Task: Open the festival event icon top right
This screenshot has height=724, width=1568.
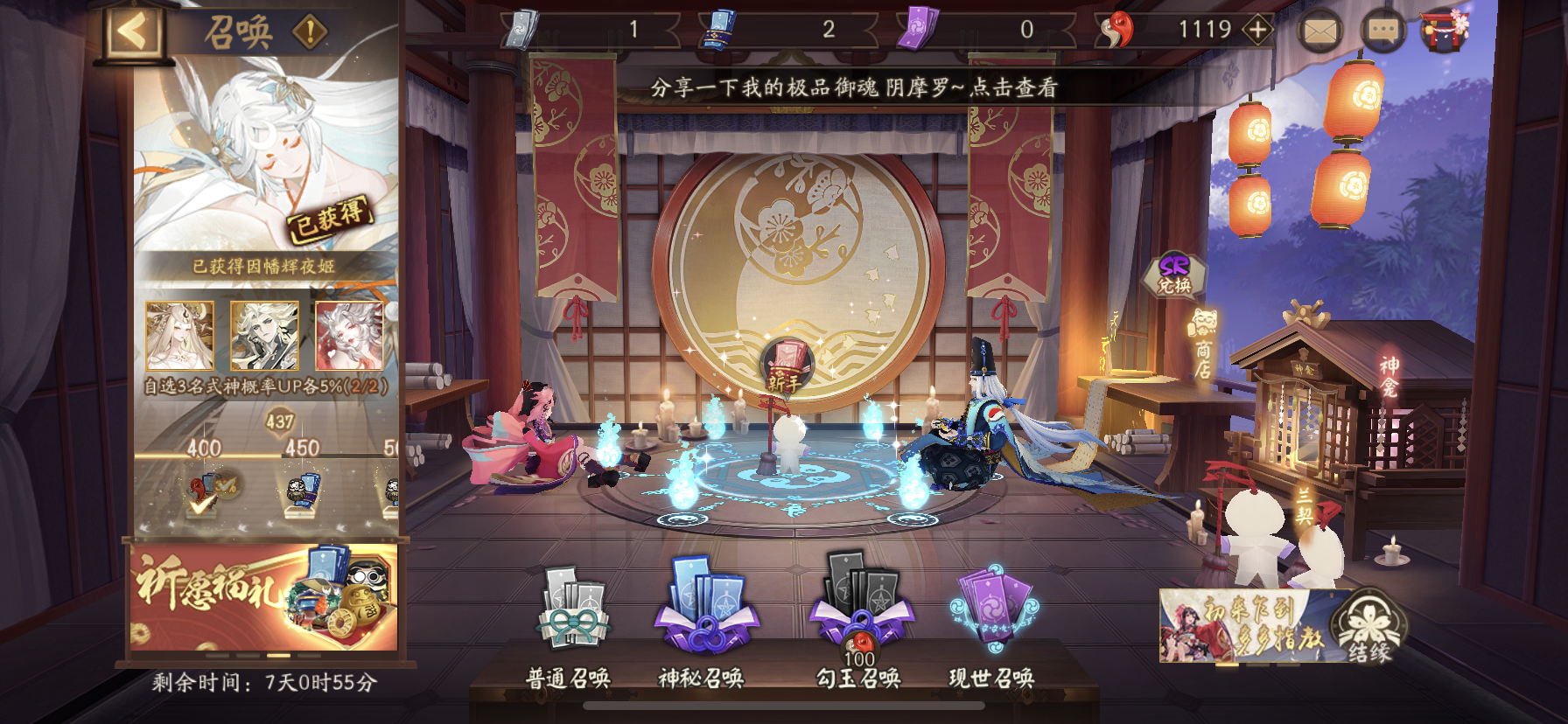Action: pyautogui.click(x=1444, y=31)
